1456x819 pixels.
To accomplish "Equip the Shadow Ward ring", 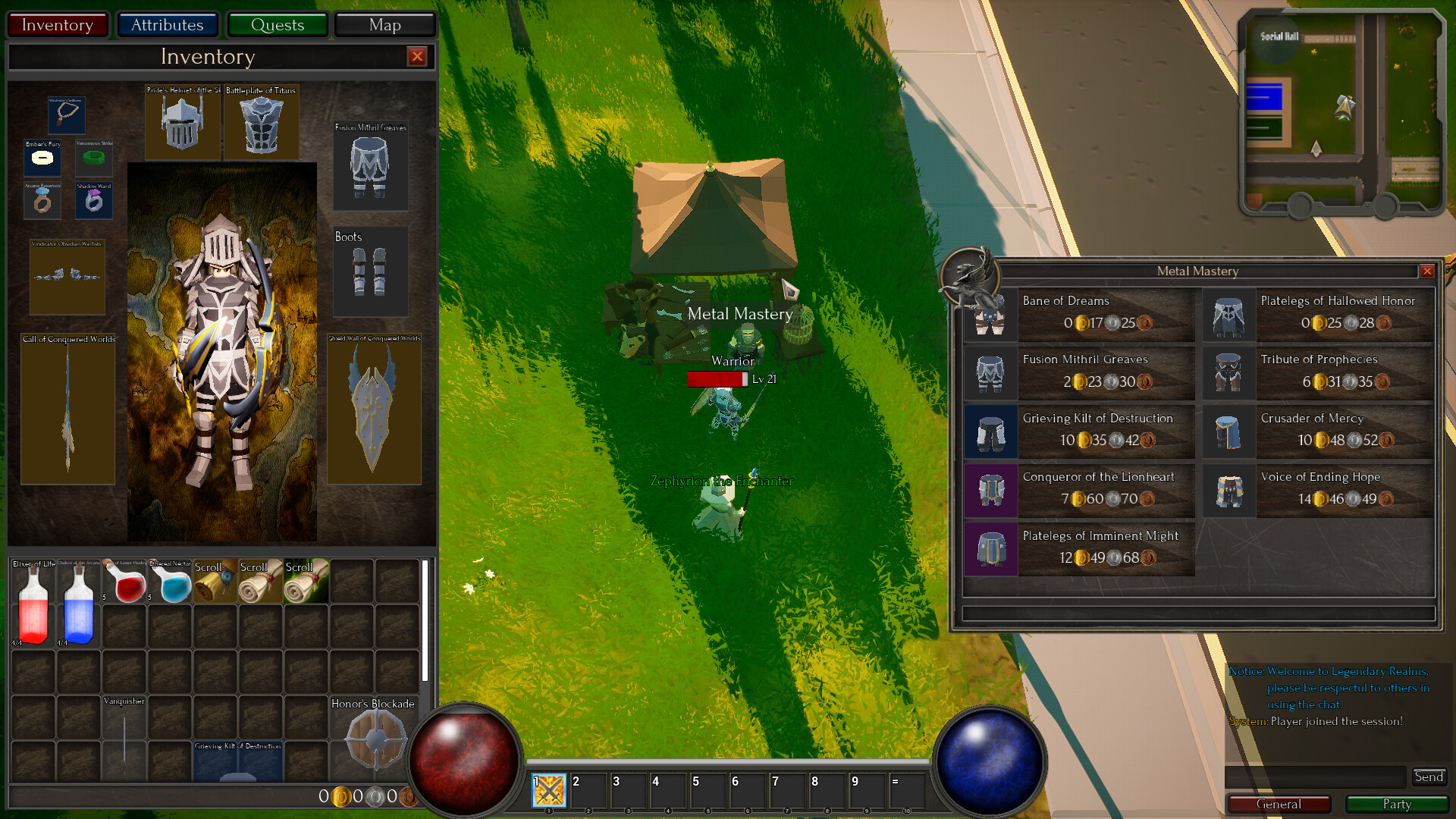I will pyautogui.click(x=94, y=201).
